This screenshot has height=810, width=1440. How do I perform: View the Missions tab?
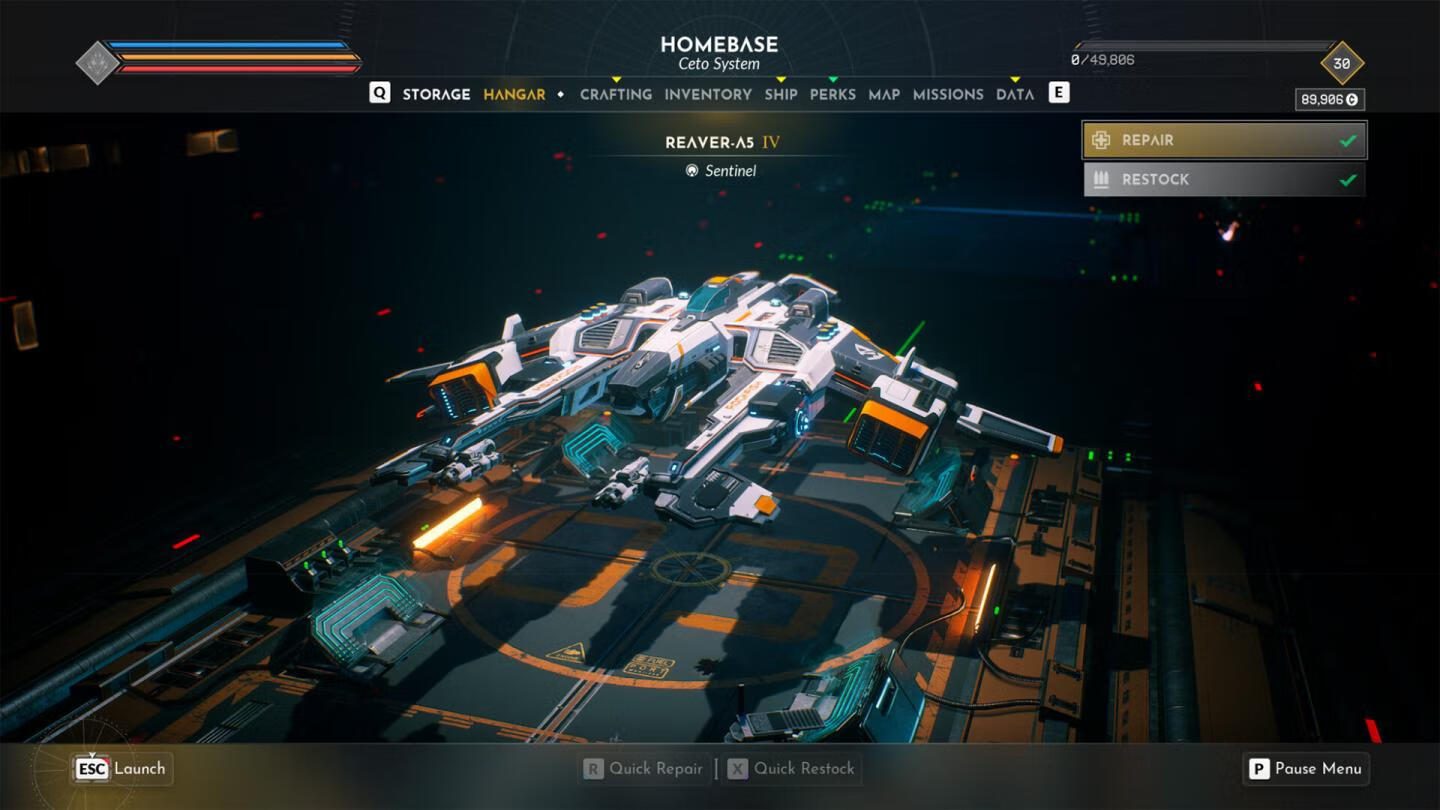coord(948,94)
